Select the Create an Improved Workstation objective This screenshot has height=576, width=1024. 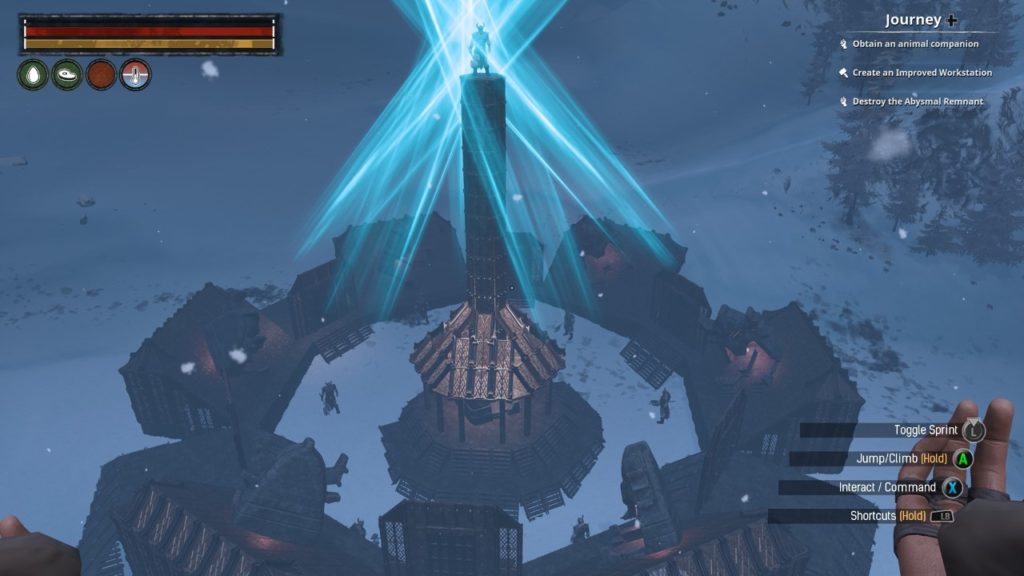[922, 73]
